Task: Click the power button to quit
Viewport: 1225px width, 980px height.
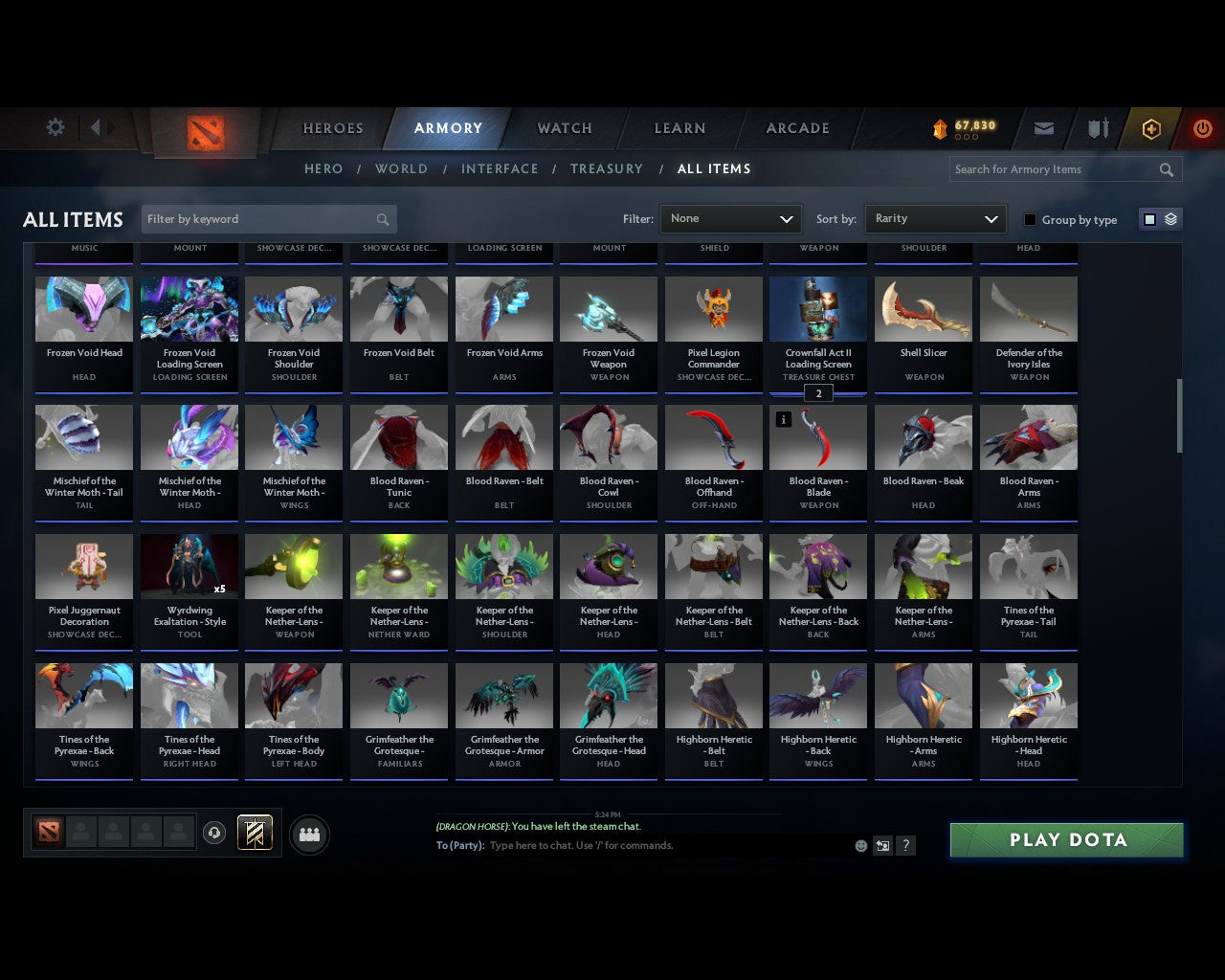Action: click(1202, 128)
